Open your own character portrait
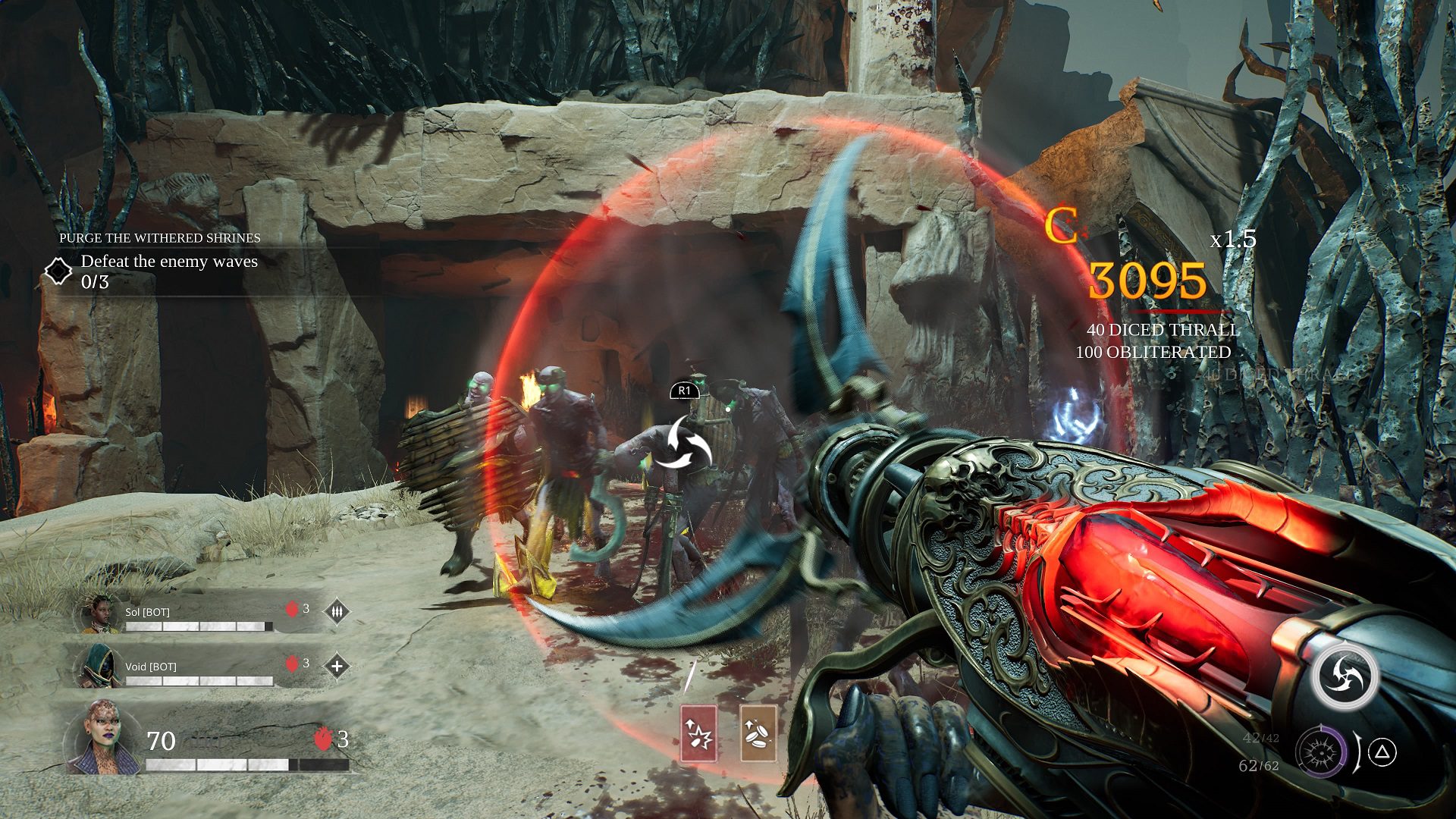 pyautogui.click(x=102, y=738)
